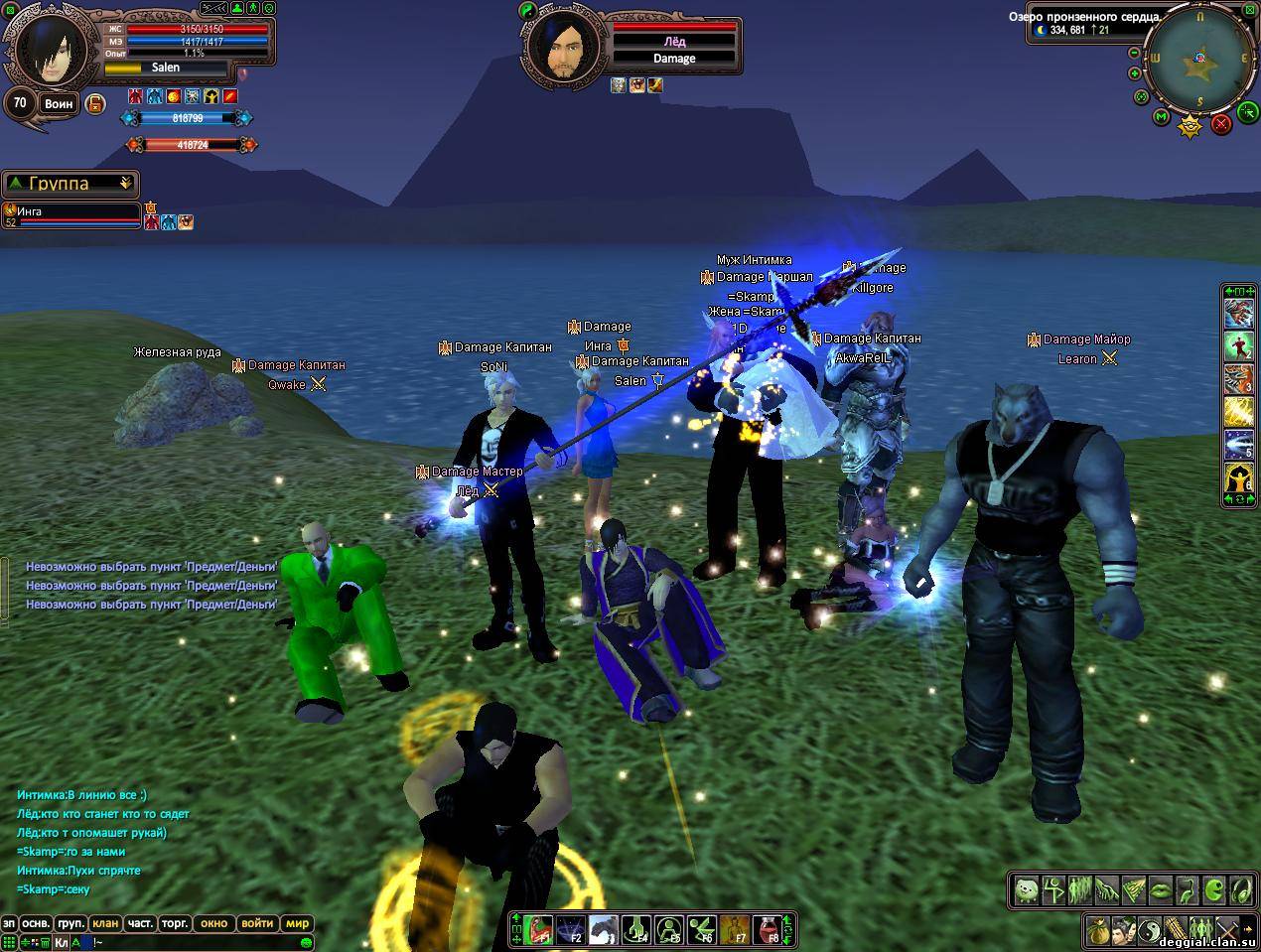Viewport: 1261px width, 952px height.
Task: Click the Лёд target portrait
Action: pyautogui.click(x=560, y=46)
